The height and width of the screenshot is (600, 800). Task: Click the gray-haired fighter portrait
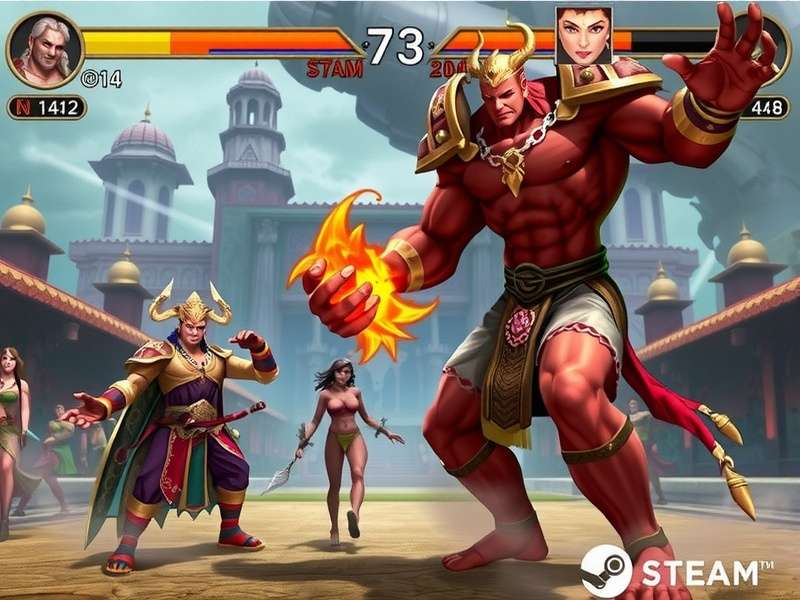[45, 50]
